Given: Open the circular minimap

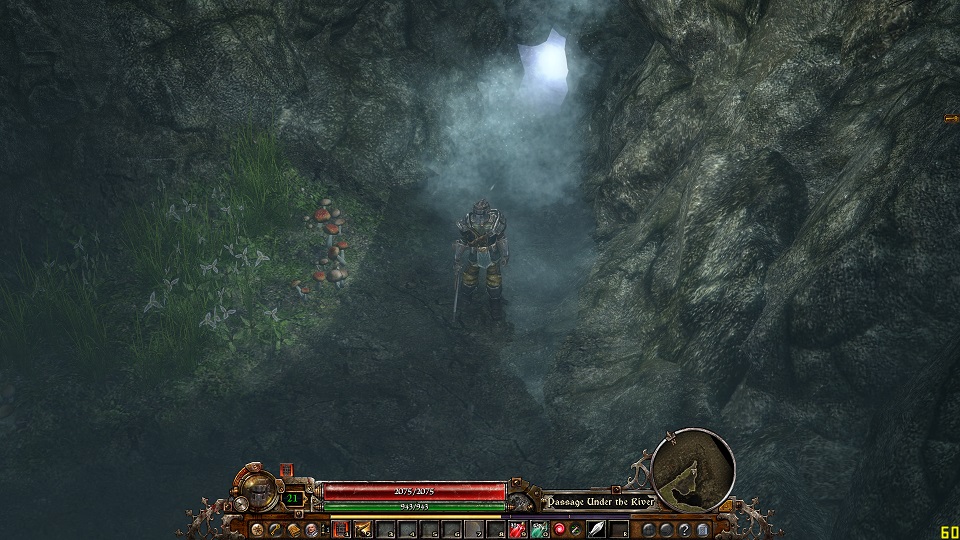Looking at the screenshot, I should tap(692, 471).
